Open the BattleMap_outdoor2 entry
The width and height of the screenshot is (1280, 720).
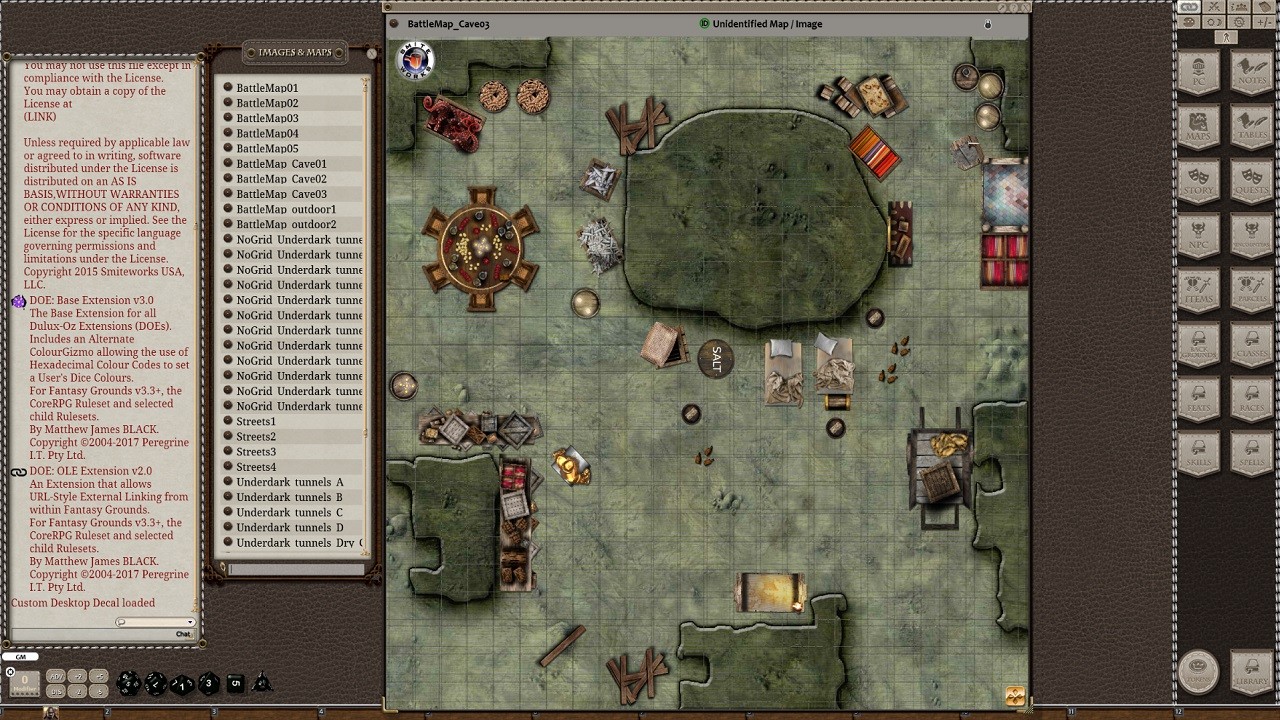tap(286, 224)
